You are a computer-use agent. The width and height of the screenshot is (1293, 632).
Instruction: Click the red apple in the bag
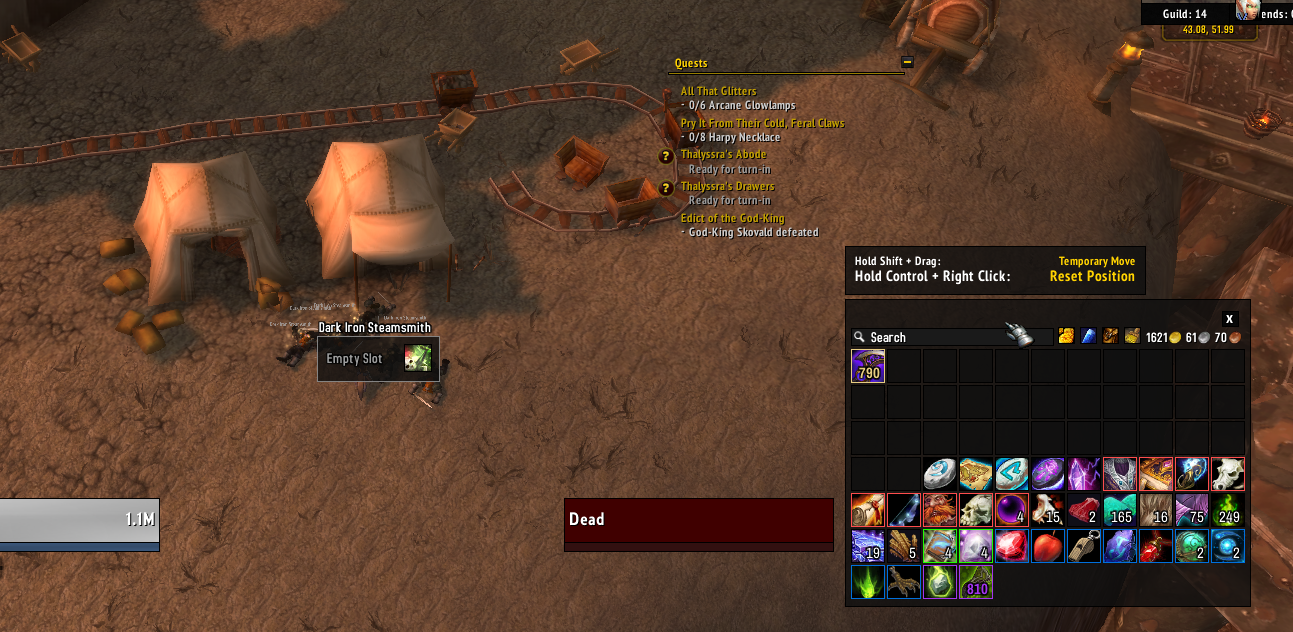pyautogui.click(x=1047, y=546)
